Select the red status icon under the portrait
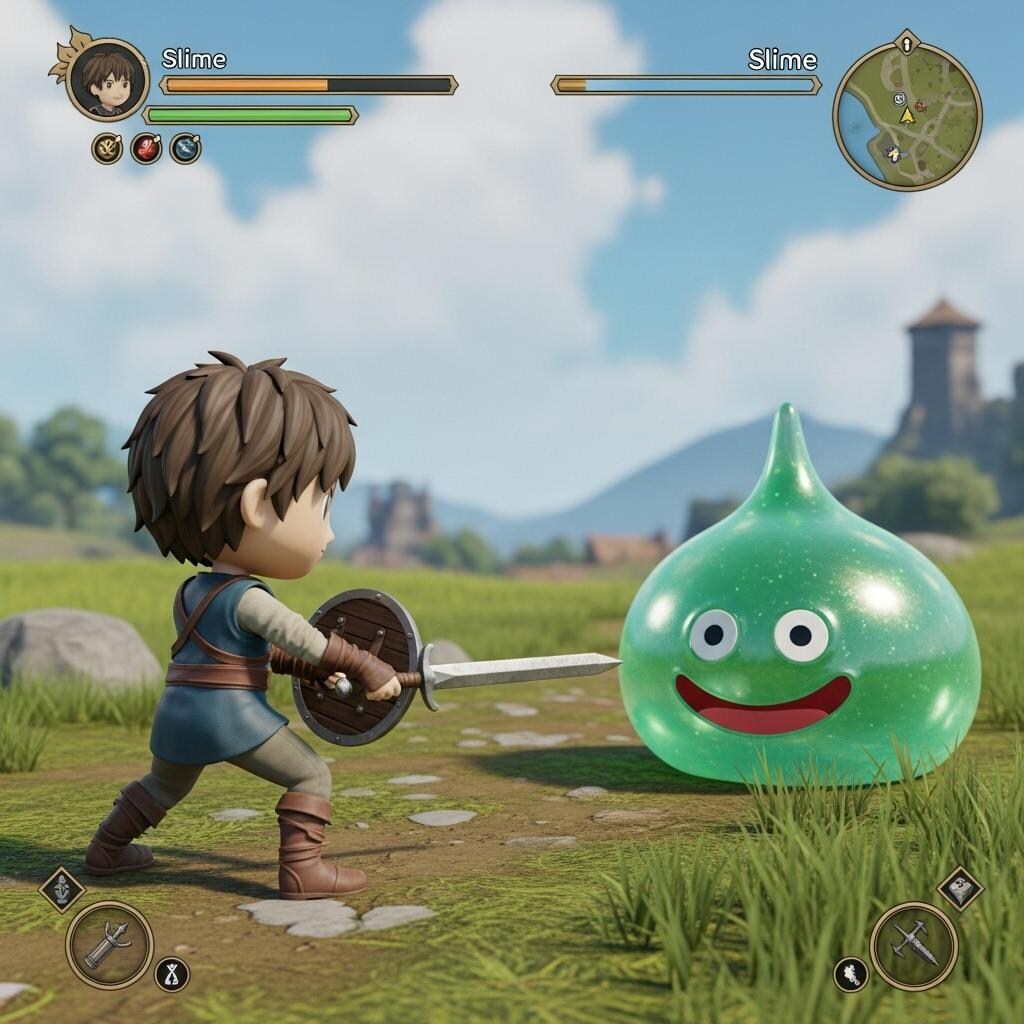The width and height of the screenshot is (1024, 1024). point(146,149)
